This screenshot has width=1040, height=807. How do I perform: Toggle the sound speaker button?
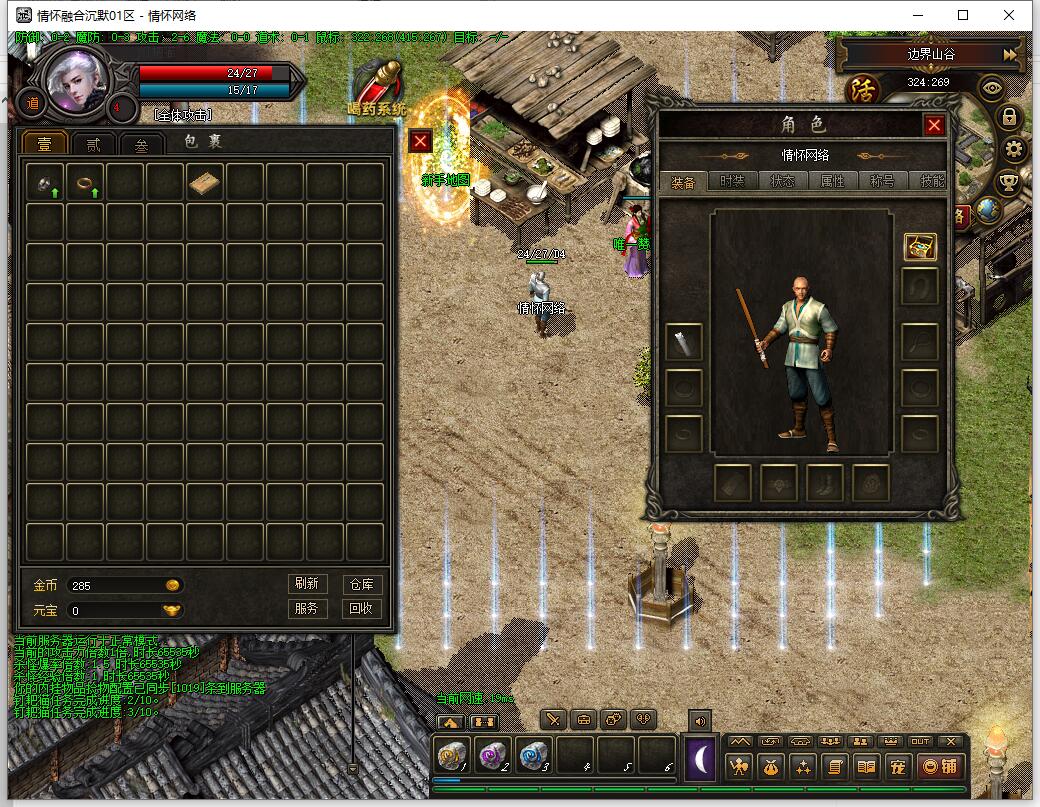pyautogui.click(x=699, y=720)
